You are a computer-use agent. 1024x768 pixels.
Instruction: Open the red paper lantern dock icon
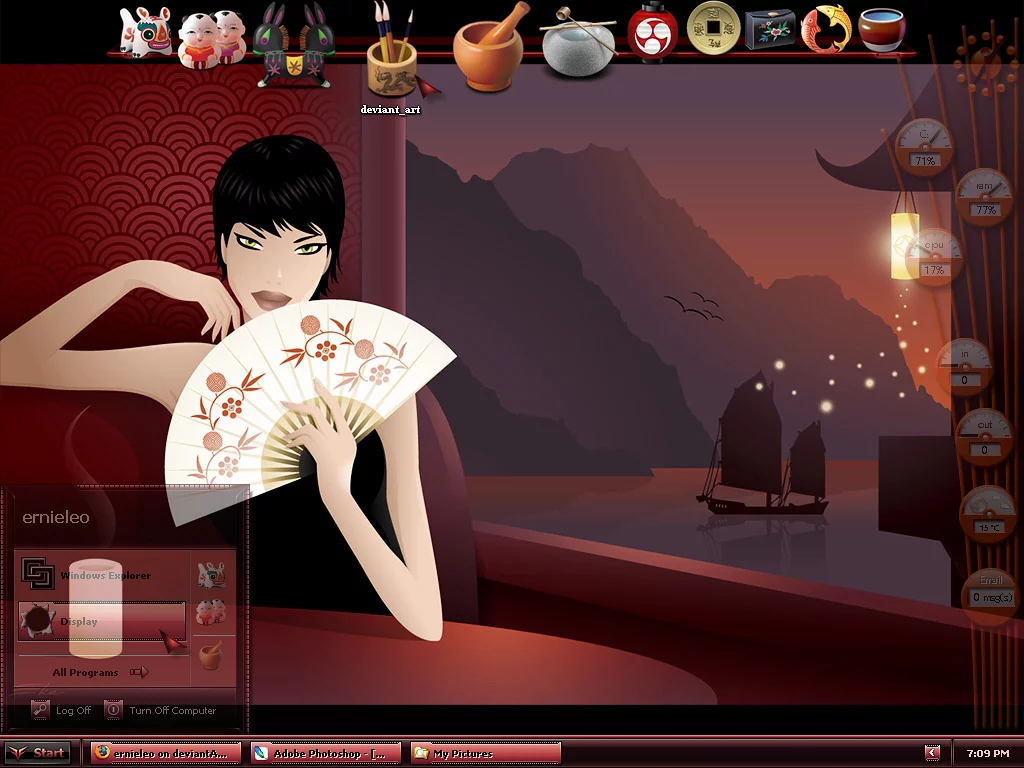pyautogui.click(x=653, y=31)
